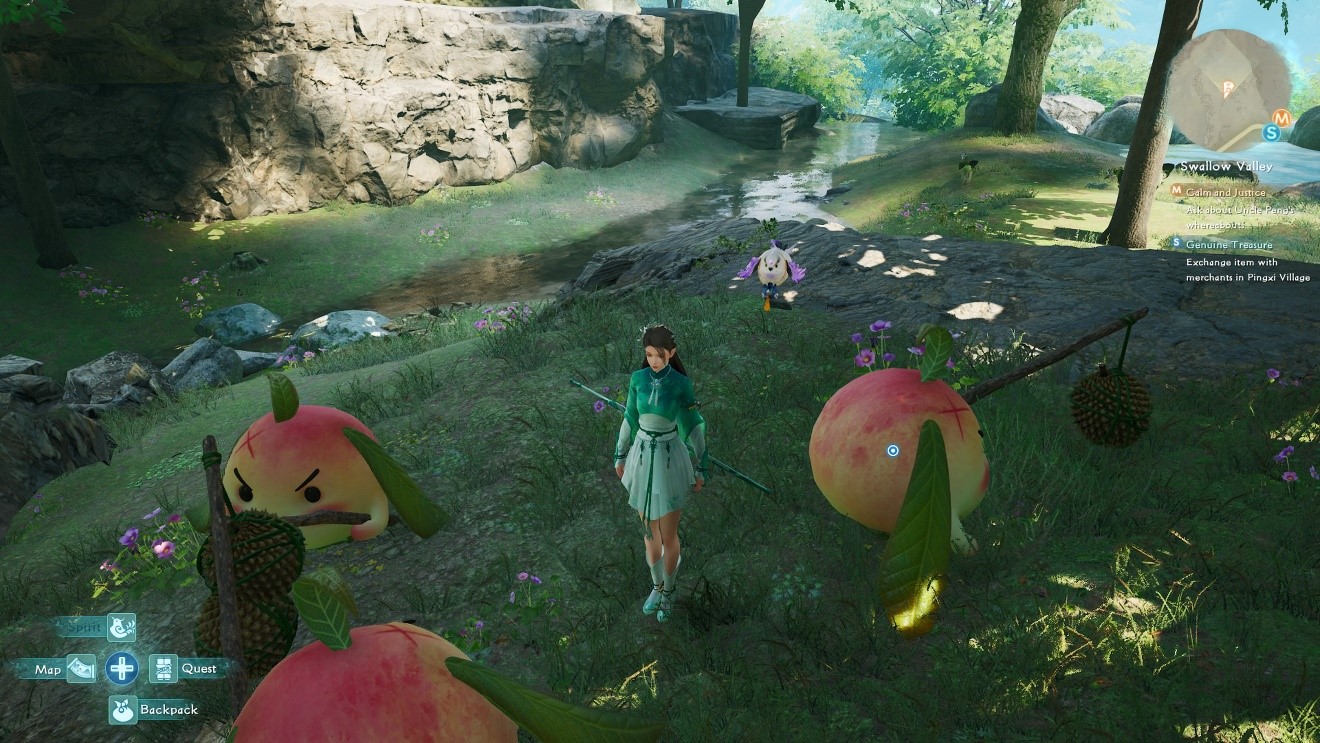Screen dimensions: 1320x743
Task: Open the Quest log icon
Action: click(163, 668)
